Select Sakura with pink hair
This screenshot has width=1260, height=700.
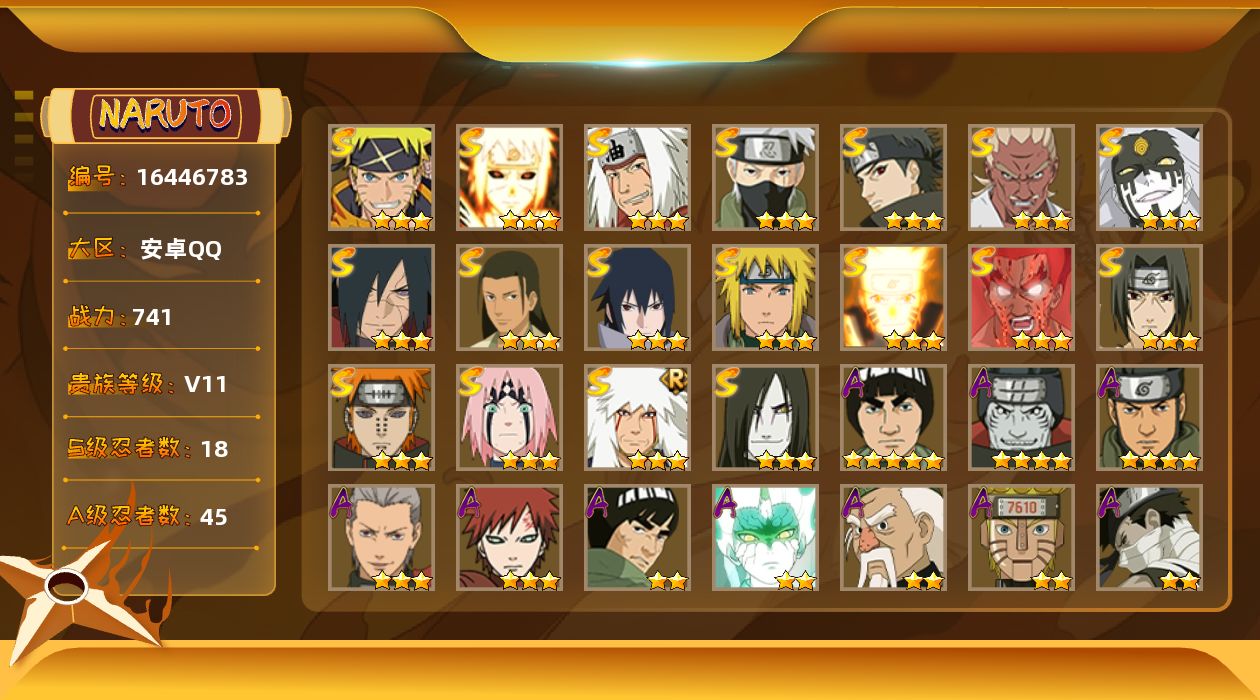tap(509, 417)
